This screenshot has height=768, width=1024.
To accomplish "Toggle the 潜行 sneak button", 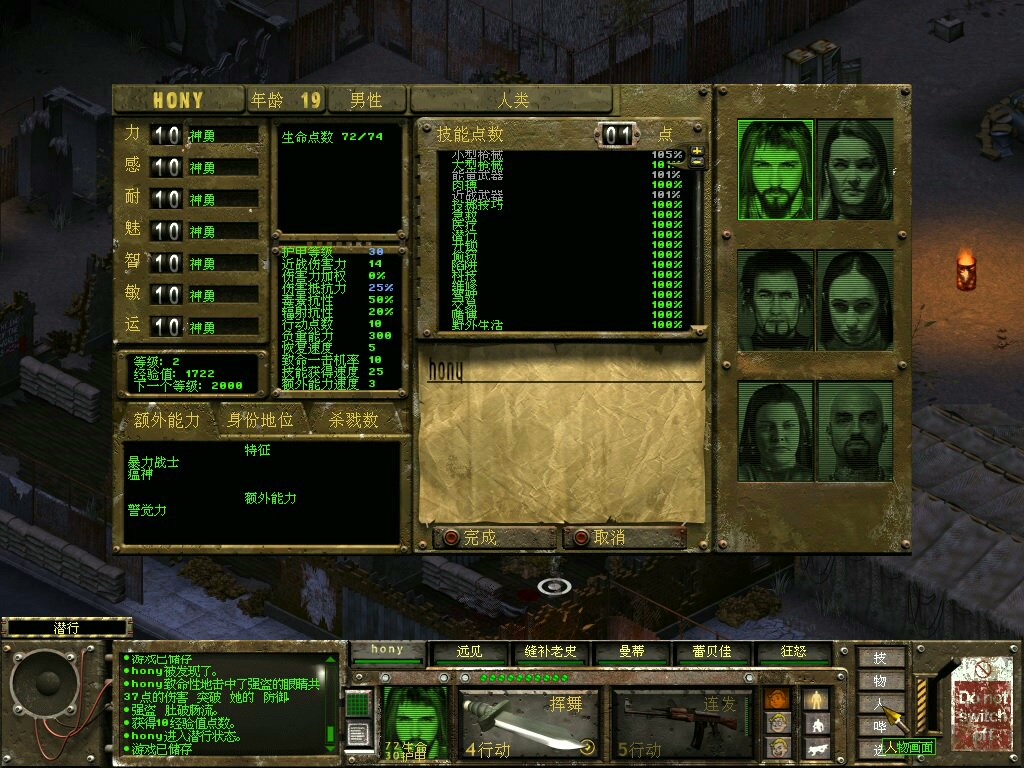I will pos(66,628).
